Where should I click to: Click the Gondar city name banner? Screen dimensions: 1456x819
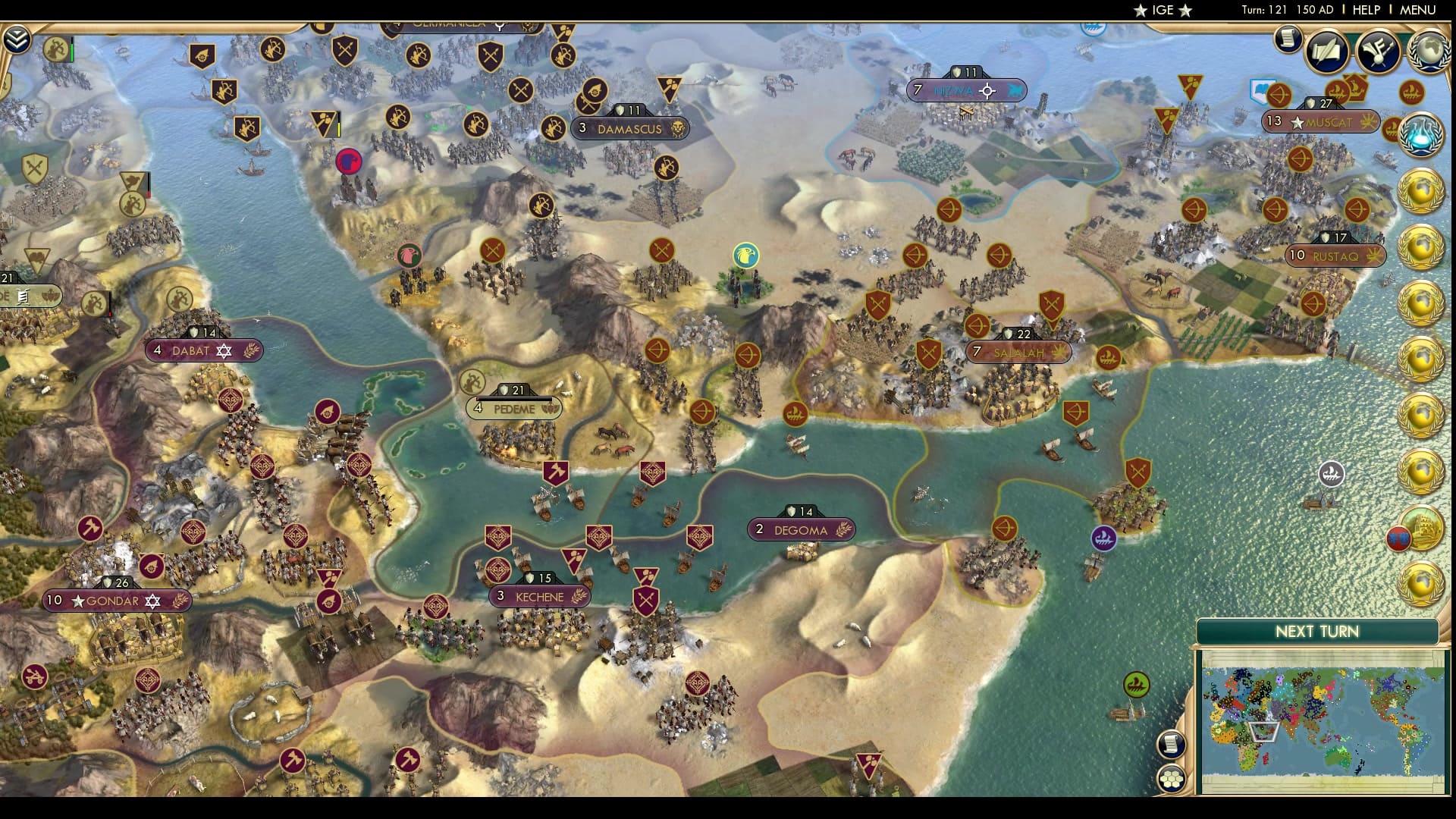pyautogui.click(x=114, y=600)
